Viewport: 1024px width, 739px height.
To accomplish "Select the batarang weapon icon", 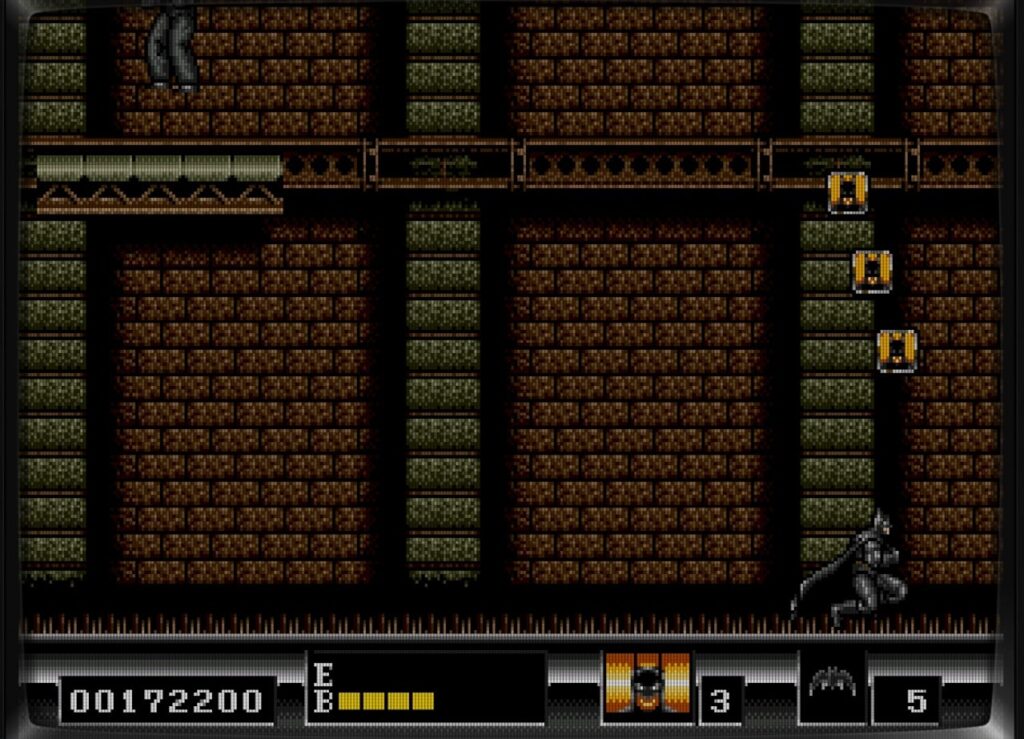I will (832, 683).
